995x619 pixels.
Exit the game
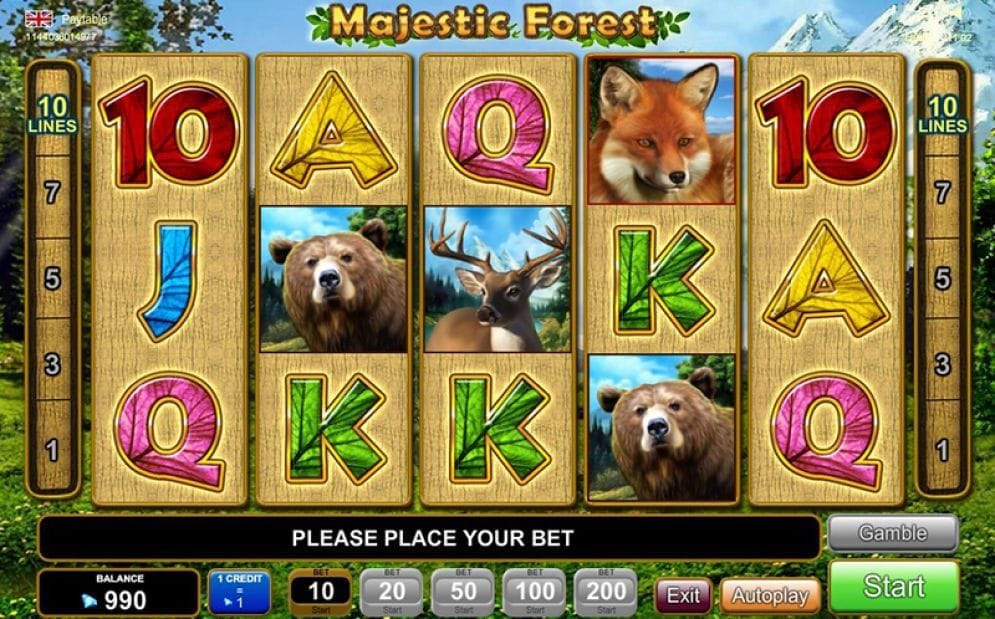tap(683, 595)
